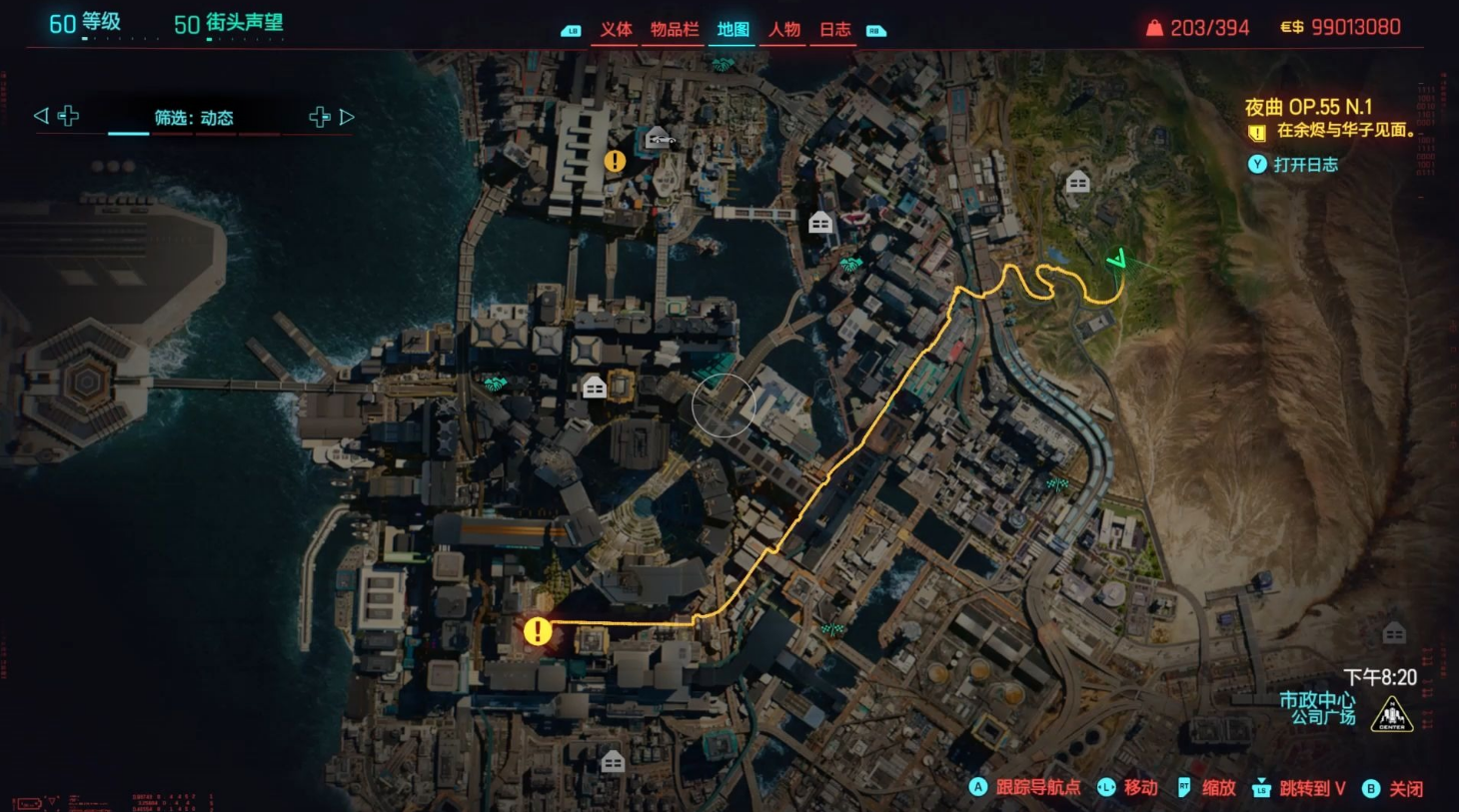The height and width of the screenshot is (812, 1459).
Task: Open the 义体 cyberware tab
Action: [616, 30]
